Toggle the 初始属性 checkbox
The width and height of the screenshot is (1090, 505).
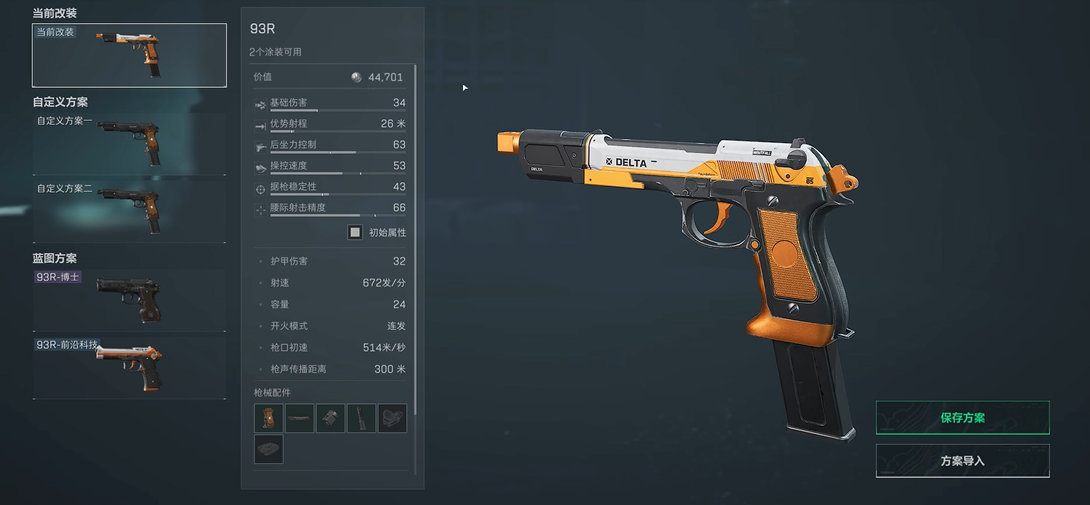tap(355, 233)
